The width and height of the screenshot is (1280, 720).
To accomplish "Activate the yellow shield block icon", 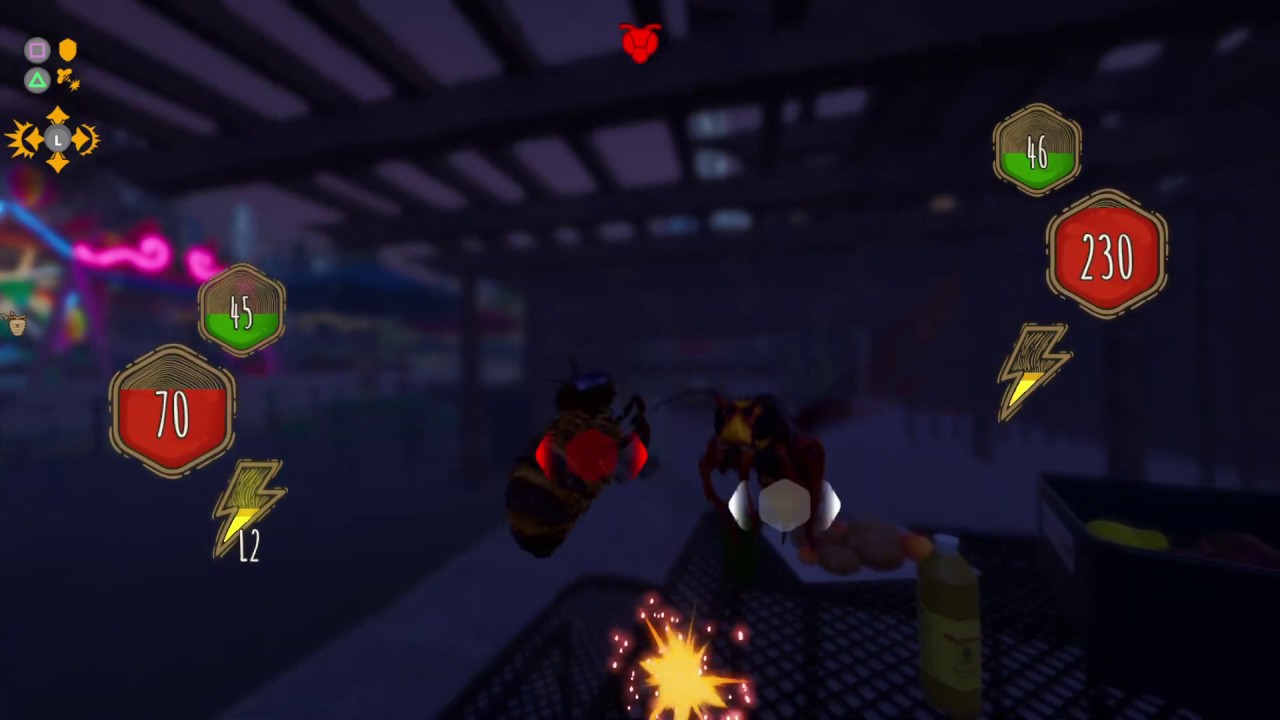I will point(68,50).
